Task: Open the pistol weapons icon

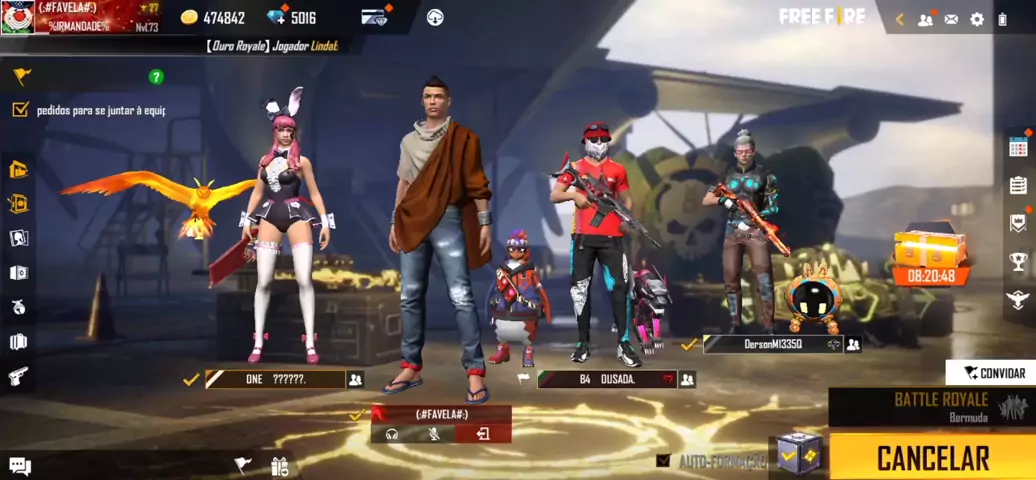Action: coord(19,377)
